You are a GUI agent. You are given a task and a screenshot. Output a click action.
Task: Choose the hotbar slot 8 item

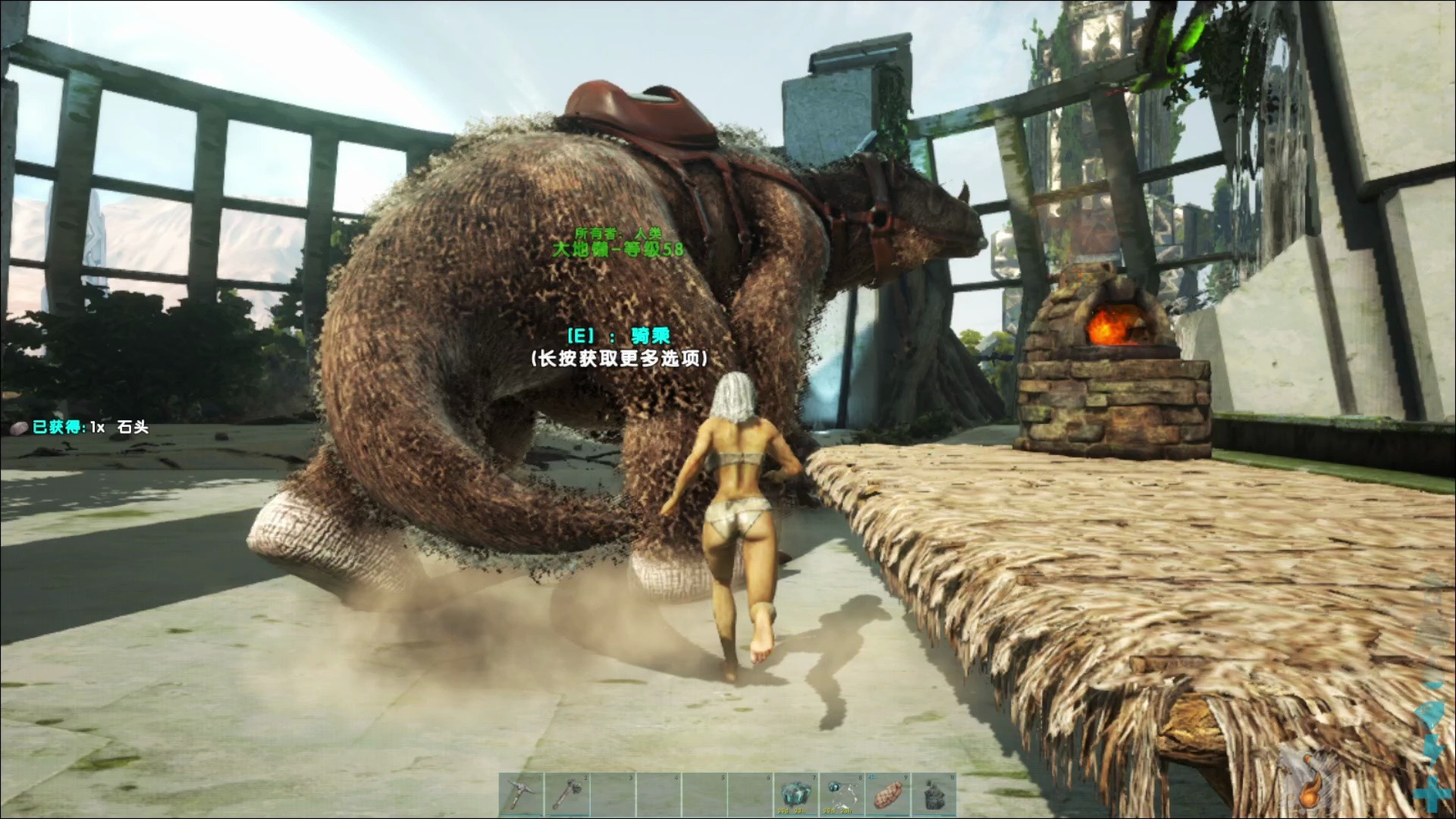pos(841,795)
